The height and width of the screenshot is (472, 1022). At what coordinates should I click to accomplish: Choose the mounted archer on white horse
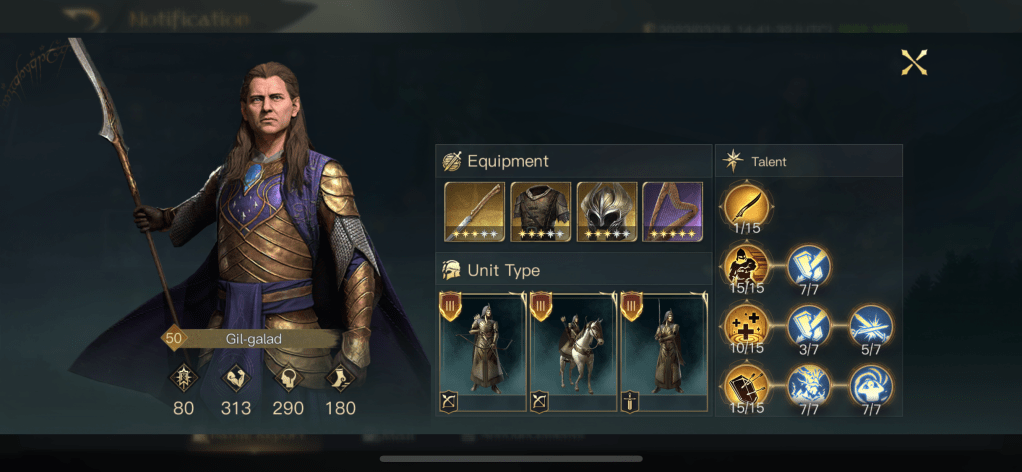(x=573, y=352)
